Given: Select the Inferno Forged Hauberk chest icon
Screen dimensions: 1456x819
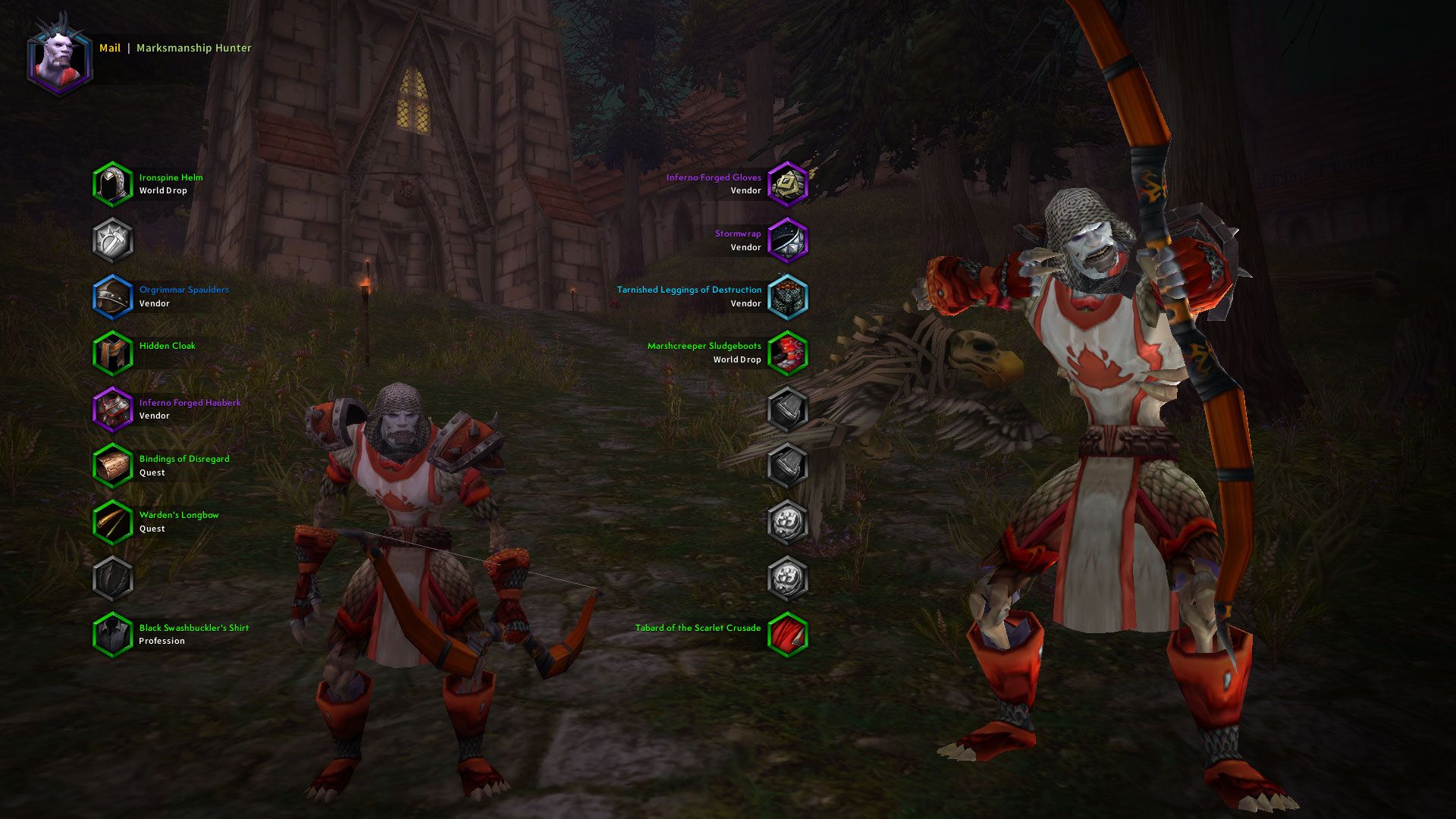Looking at the screenshot, I should tap(114, 408).
